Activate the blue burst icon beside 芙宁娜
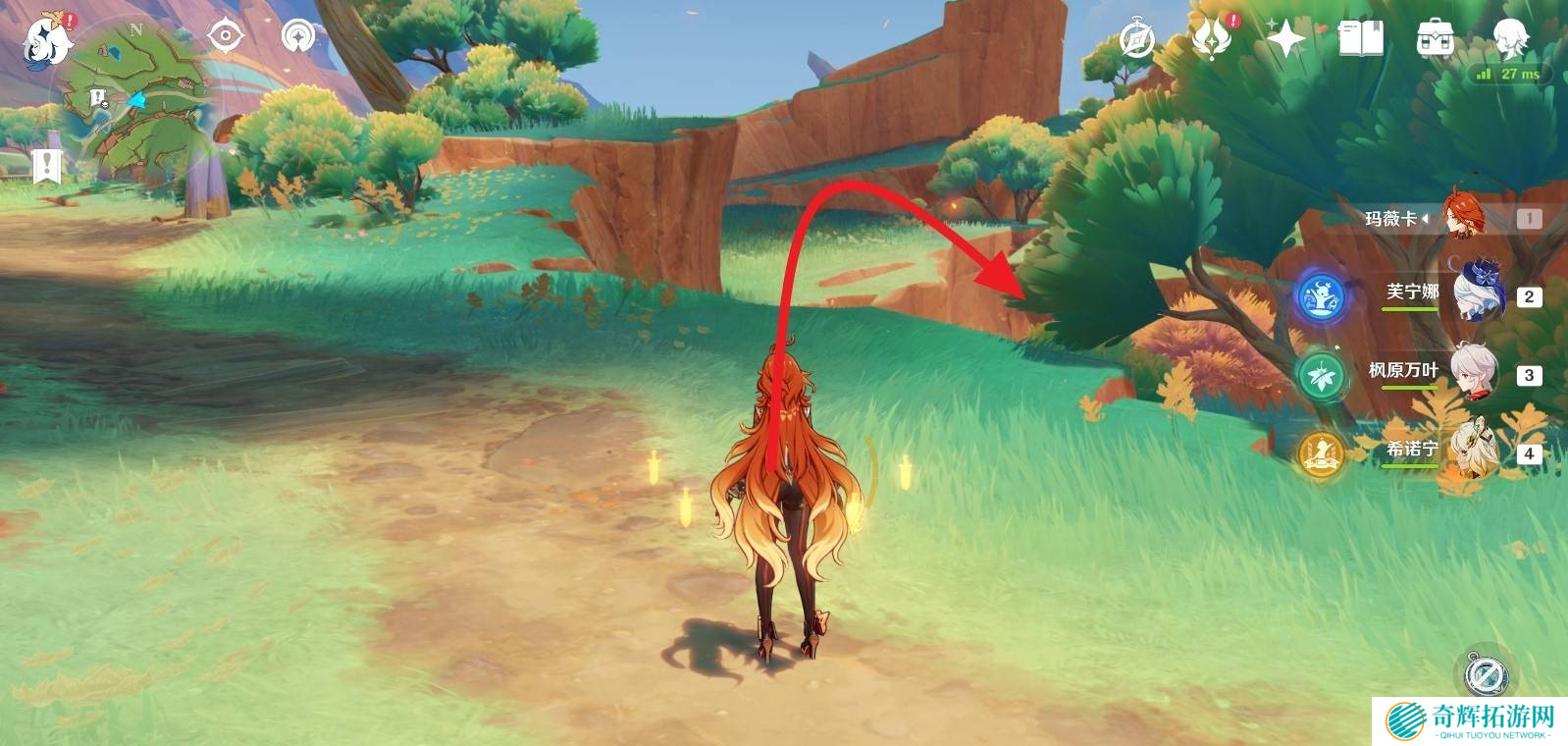 coord(1321,296)
